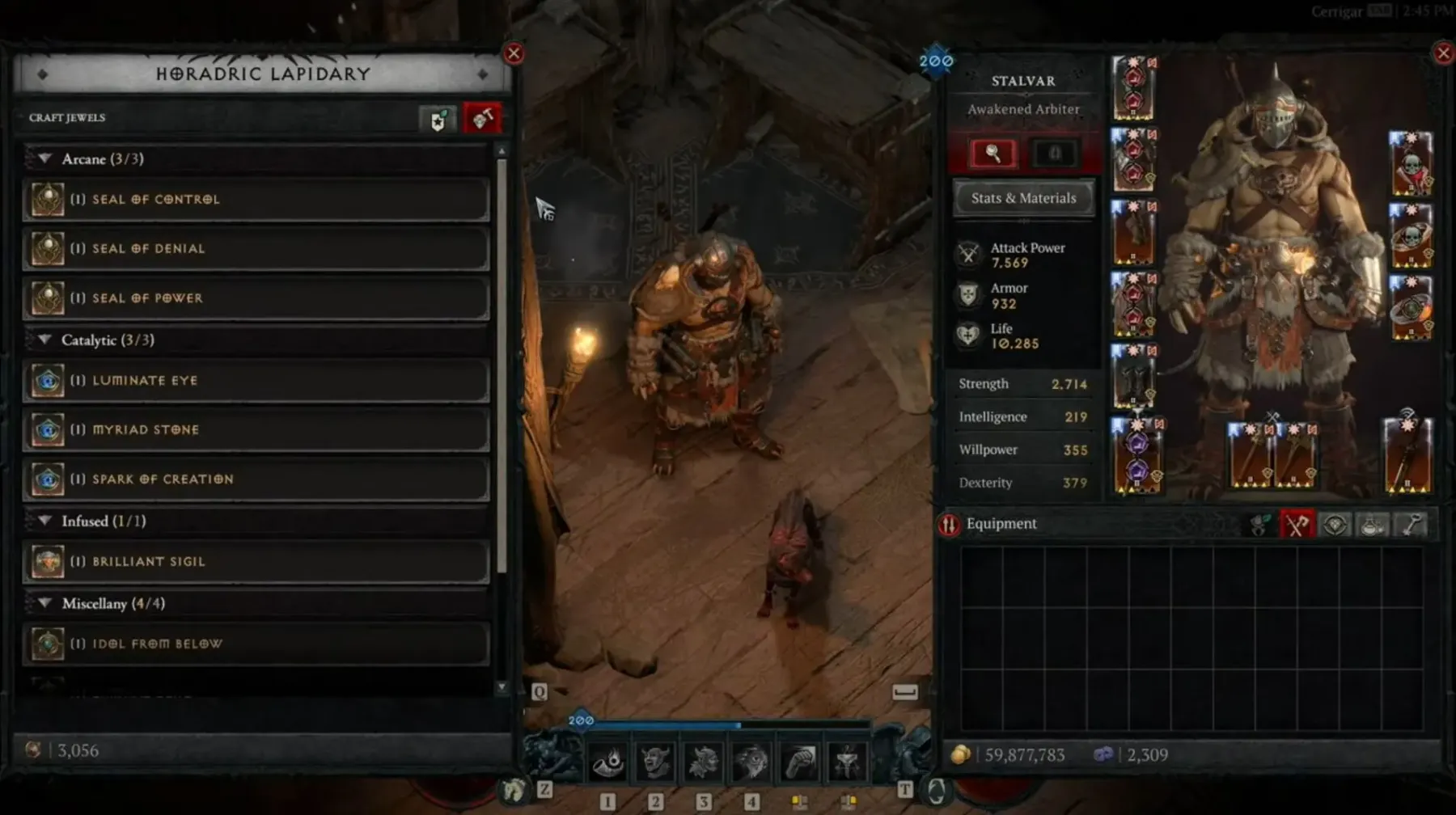Open the Brilliant Sigil recipe
The height and width of the screenshot is (815, 1456).
(x=256, y=562)
